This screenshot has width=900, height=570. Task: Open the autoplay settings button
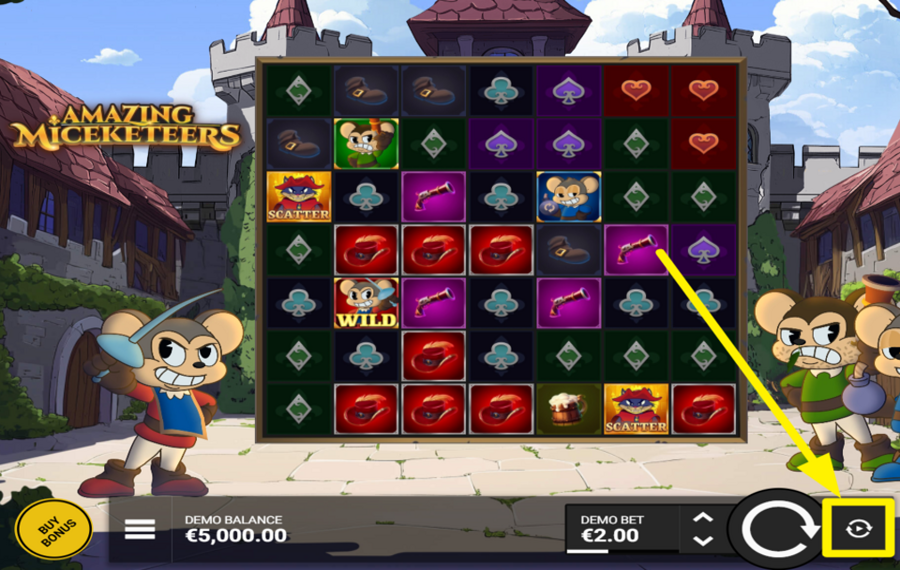point(857,527)
